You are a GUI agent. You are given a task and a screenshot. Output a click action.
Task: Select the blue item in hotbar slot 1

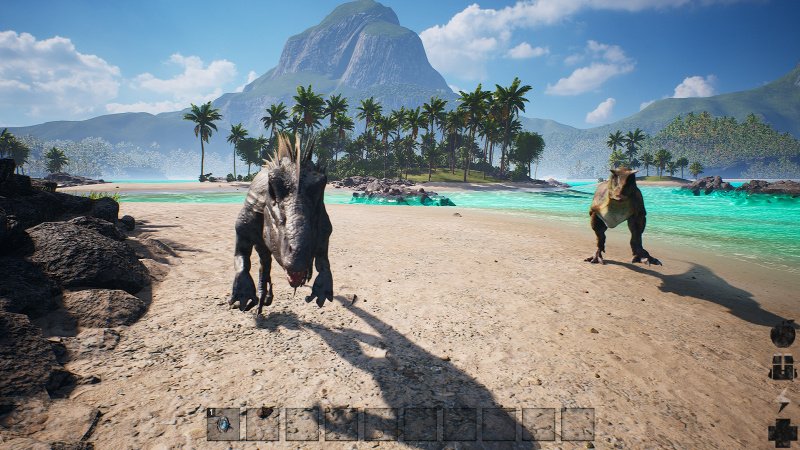(x=223, y=424)
